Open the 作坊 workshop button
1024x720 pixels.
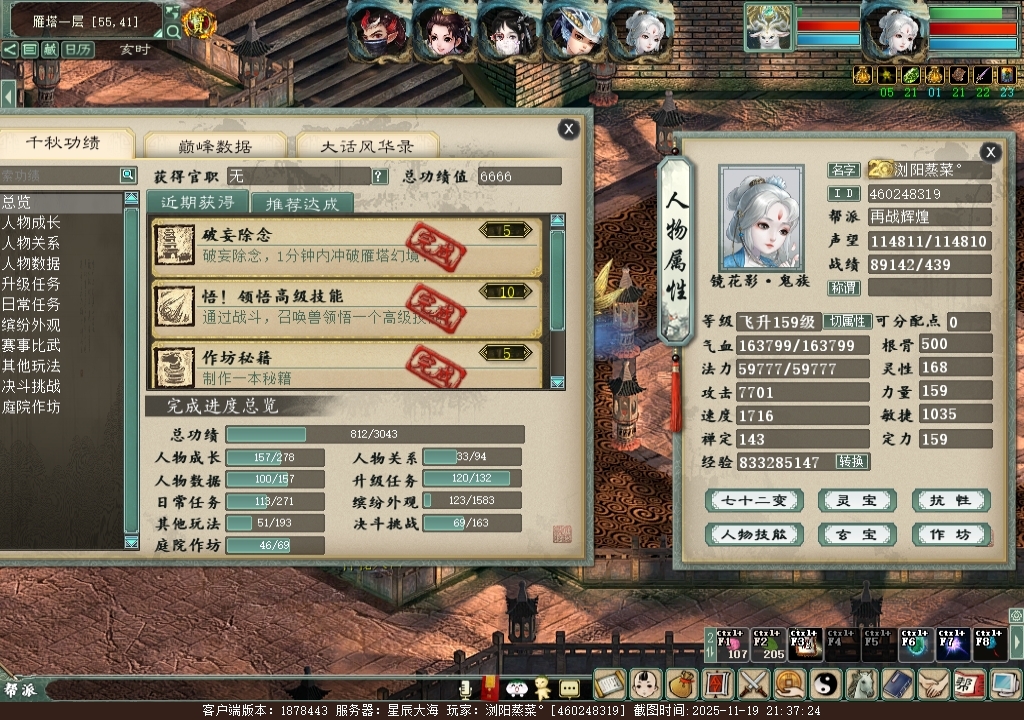tap(951, 535)
